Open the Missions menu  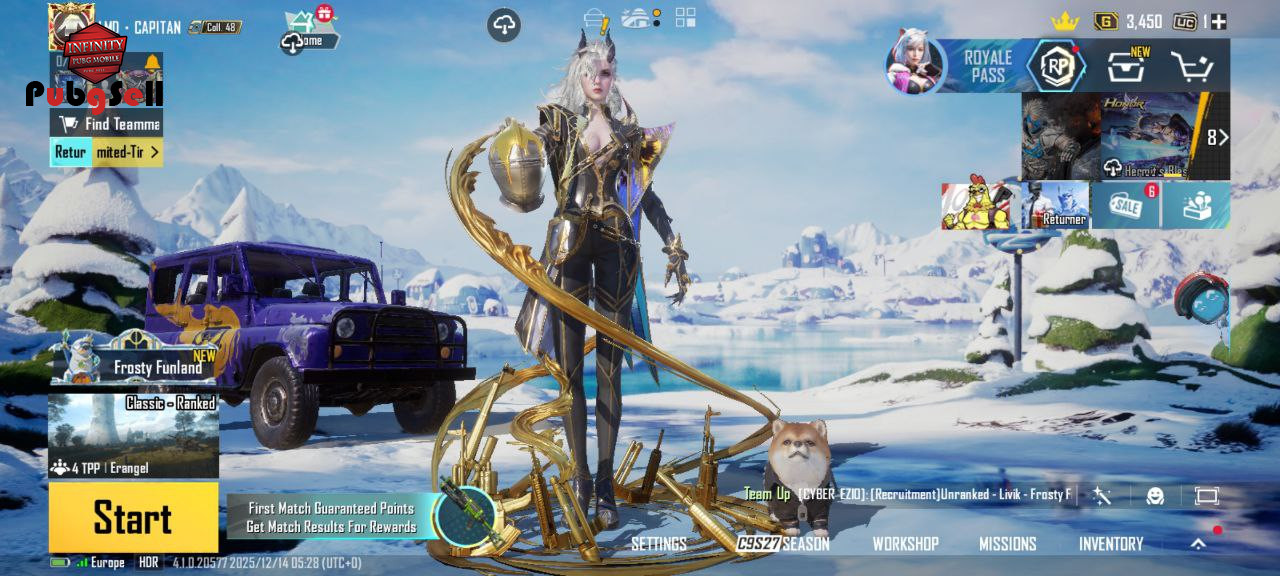point(1007,544)
